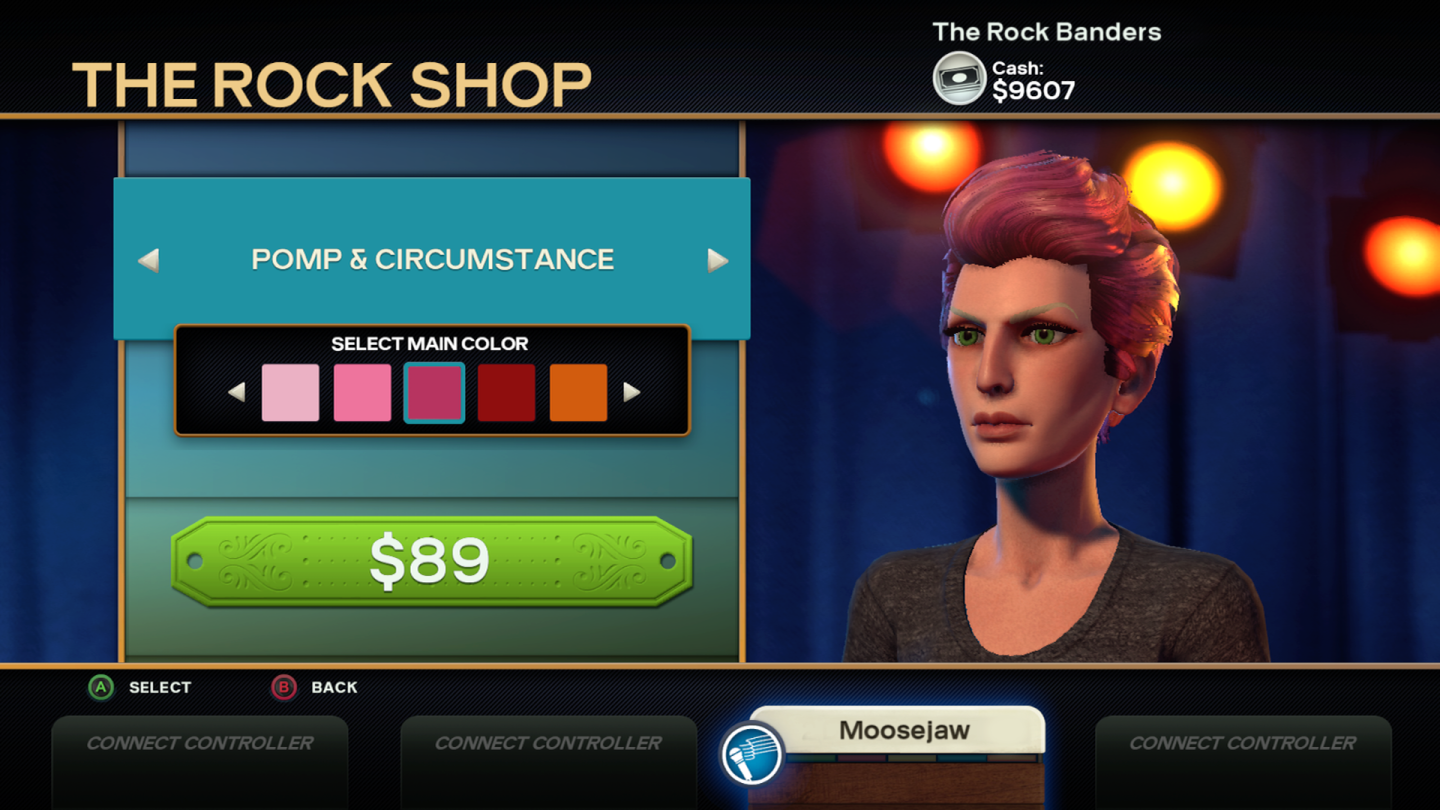Image resolution: width=1440 pixels, height=810 pixels.
Task: Select the Back option next to B
Action: tap(333, 687)
